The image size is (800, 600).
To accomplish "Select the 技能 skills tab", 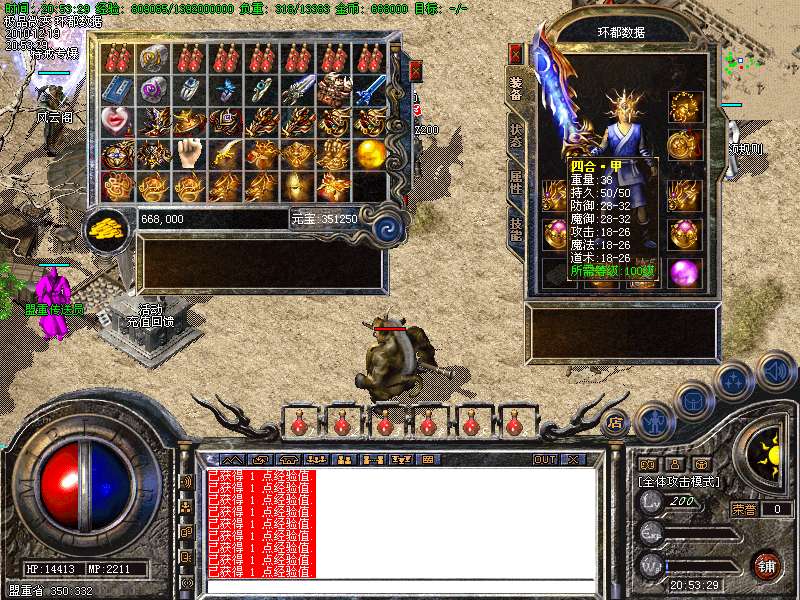I will pos(516,230).
